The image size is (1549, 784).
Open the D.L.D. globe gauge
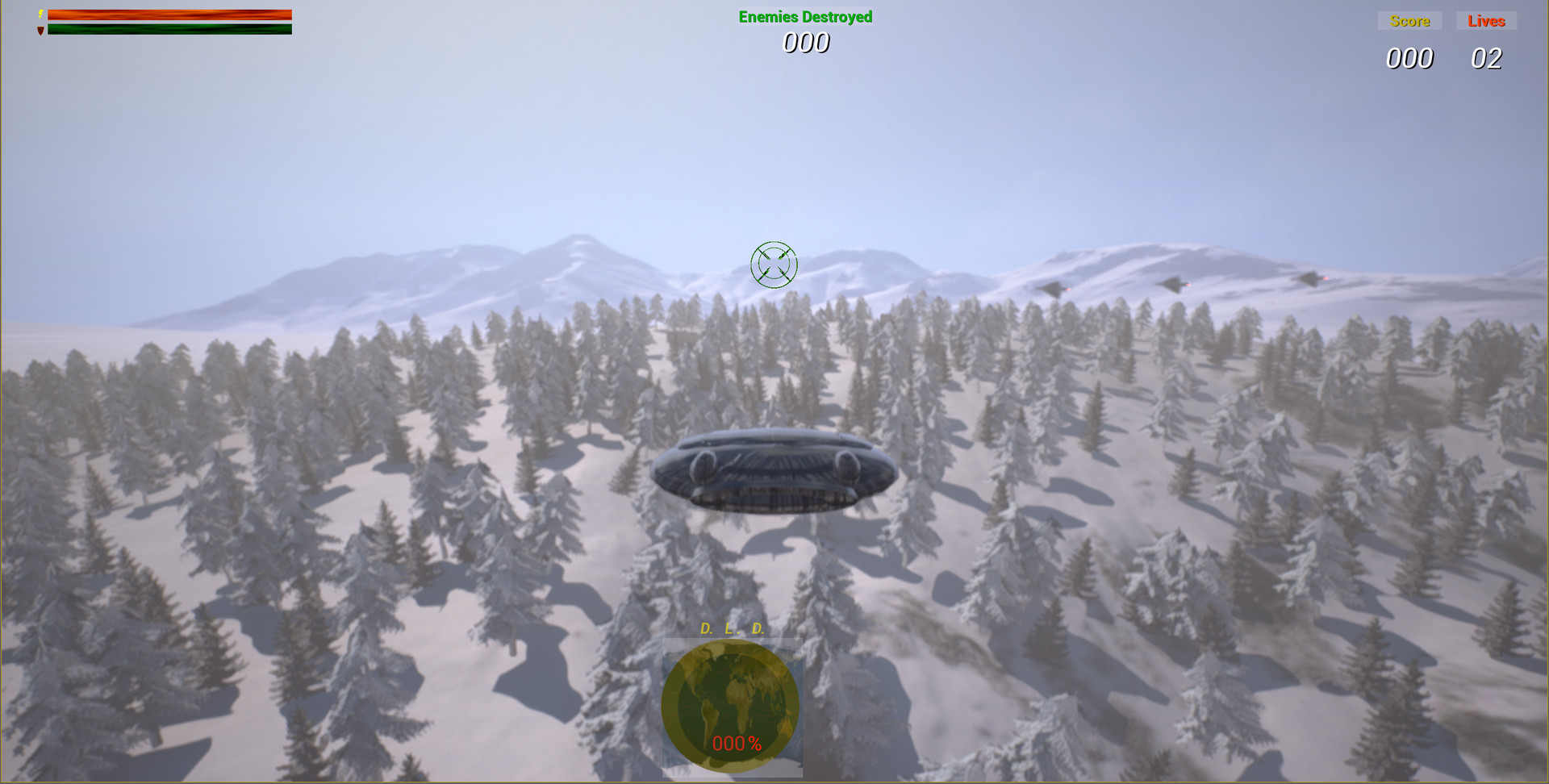(x=730, y=706)
